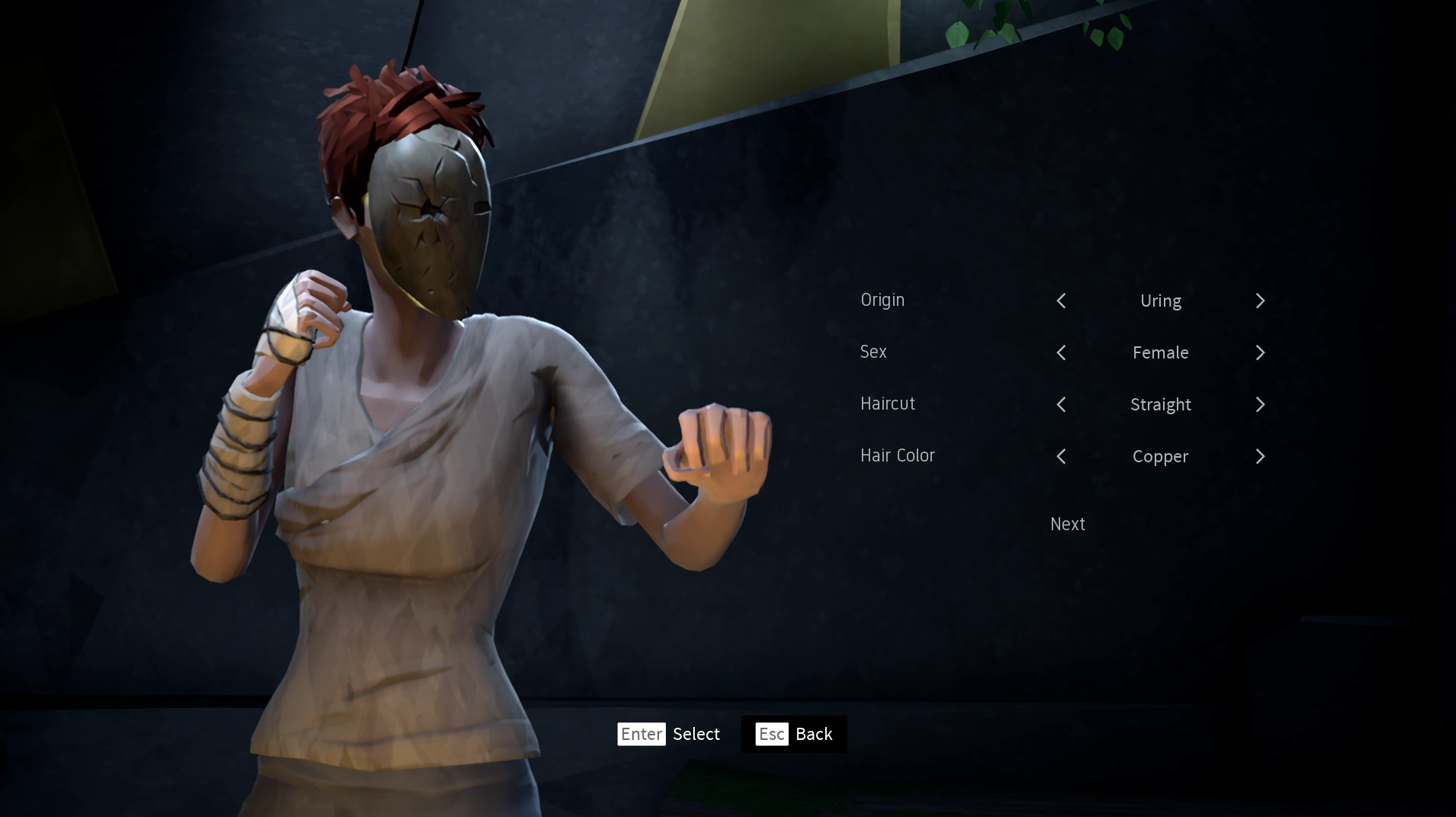Advance to the next Origin choice
This screenshot has width=1456, height=817.
[1258, 301]
